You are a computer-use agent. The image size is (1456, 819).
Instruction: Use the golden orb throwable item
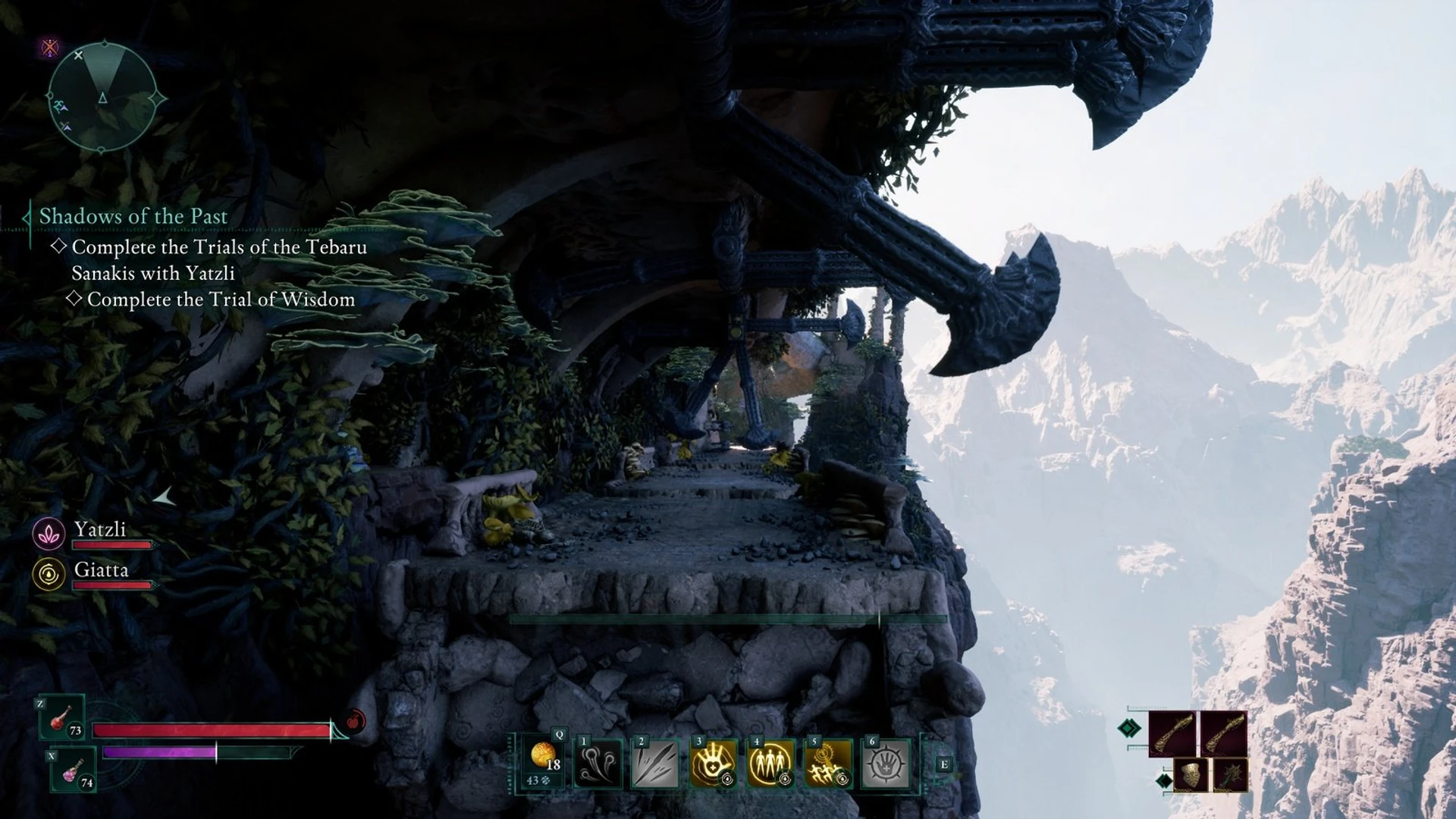[543, 762]
